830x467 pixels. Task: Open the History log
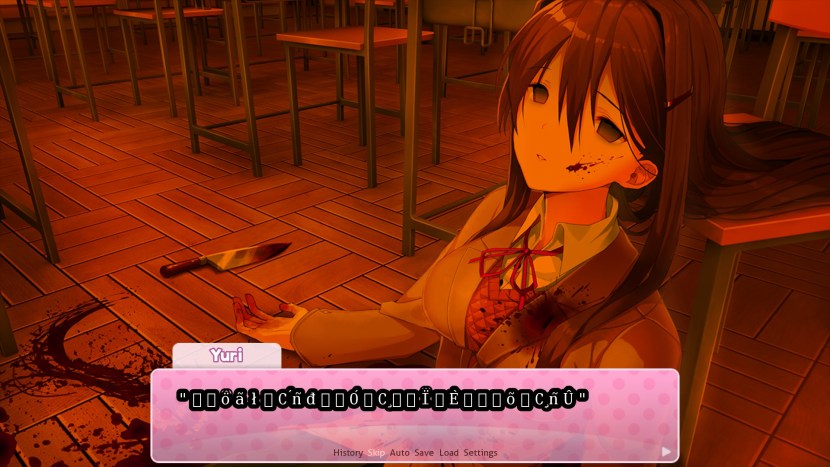(x=348, y=453)
